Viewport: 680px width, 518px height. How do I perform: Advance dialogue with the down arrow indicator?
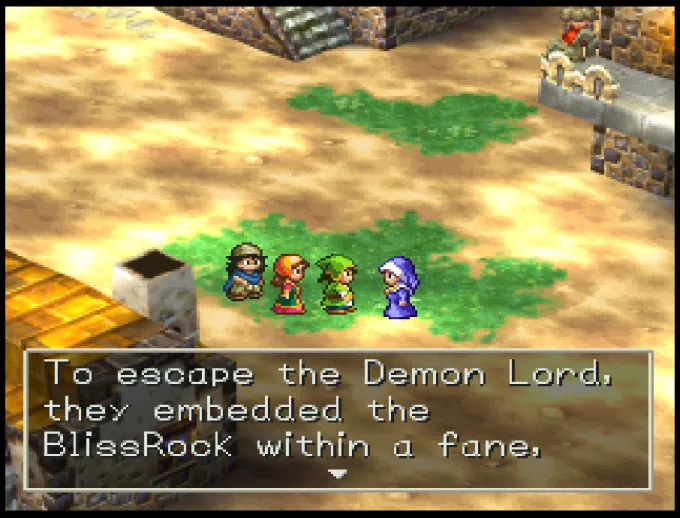click(x=338, y=473)
